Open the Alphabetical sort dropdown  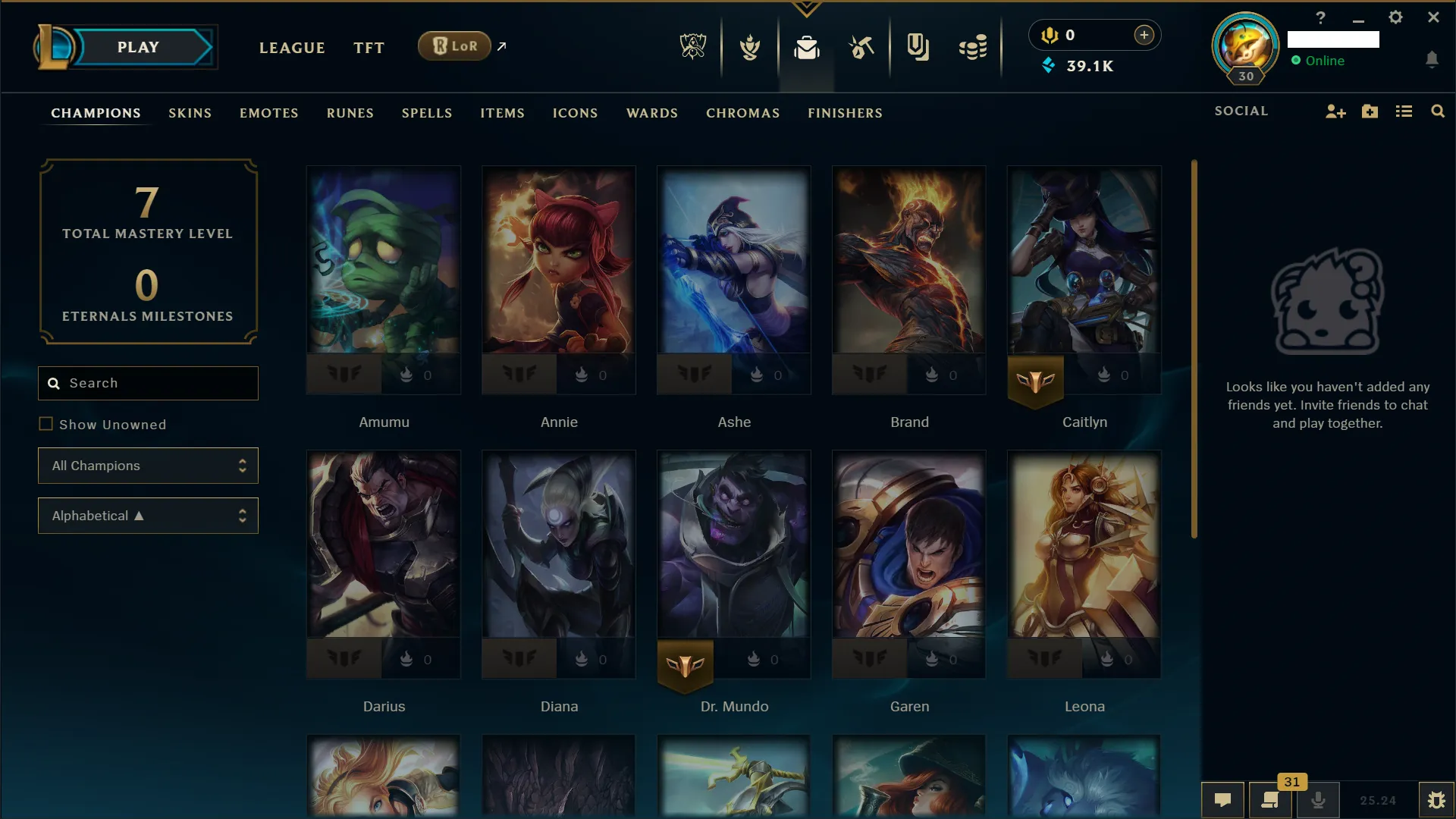coord(148,516)
